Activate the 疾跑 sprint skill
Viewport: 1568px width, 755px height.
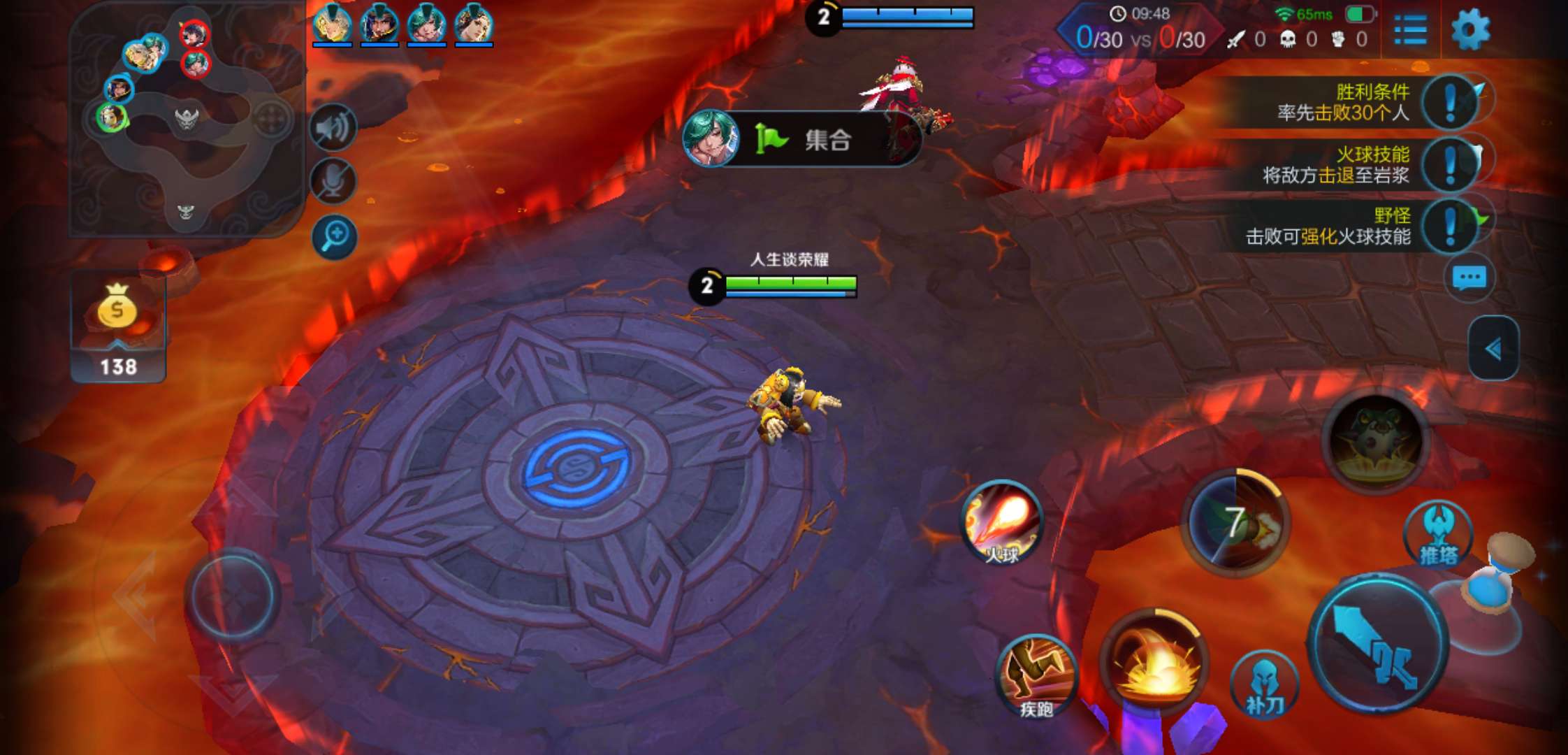tap(1036, 675)
